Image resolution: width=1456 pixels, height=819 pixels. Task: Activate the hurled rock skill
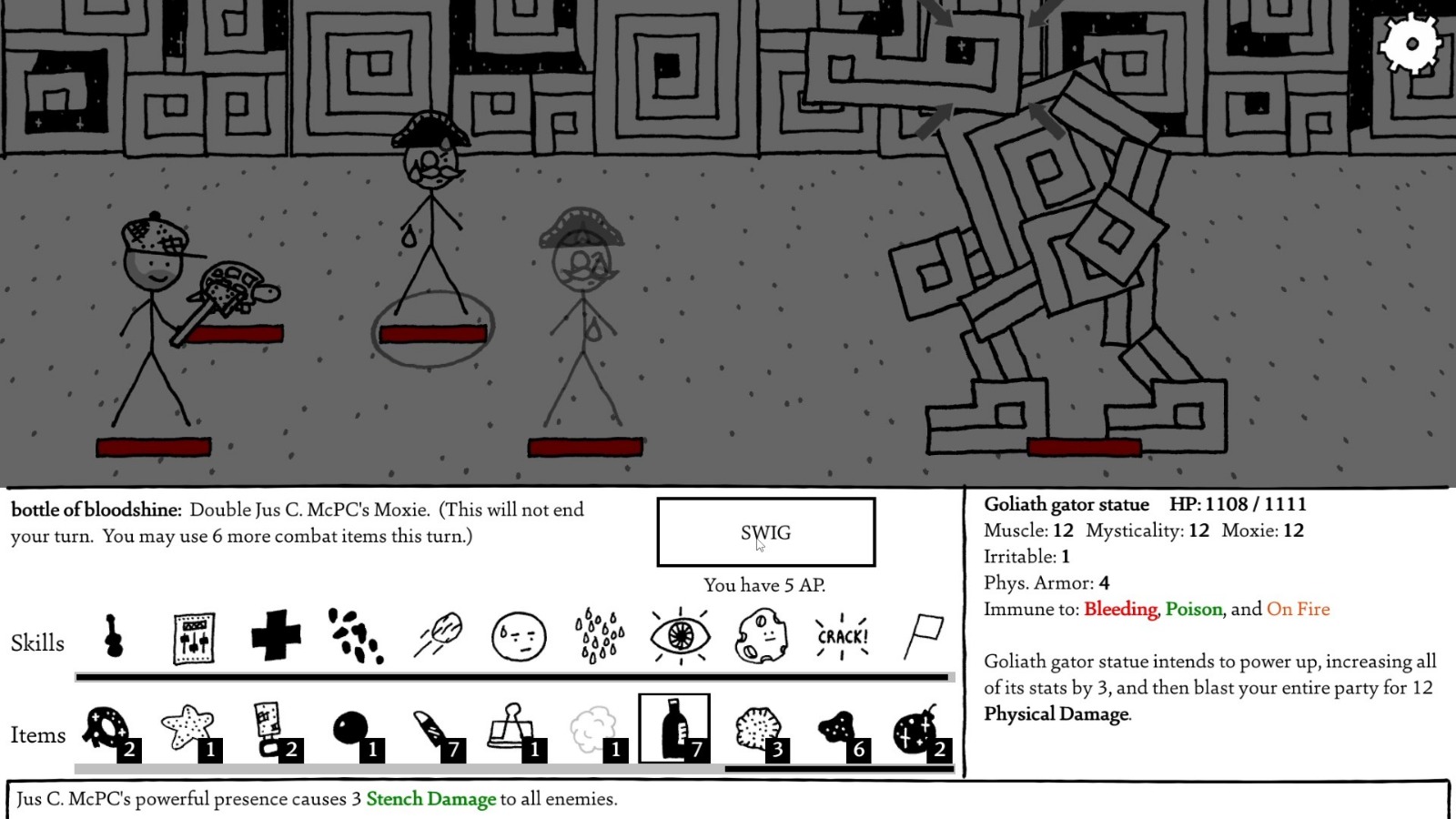tap(438, 637)
